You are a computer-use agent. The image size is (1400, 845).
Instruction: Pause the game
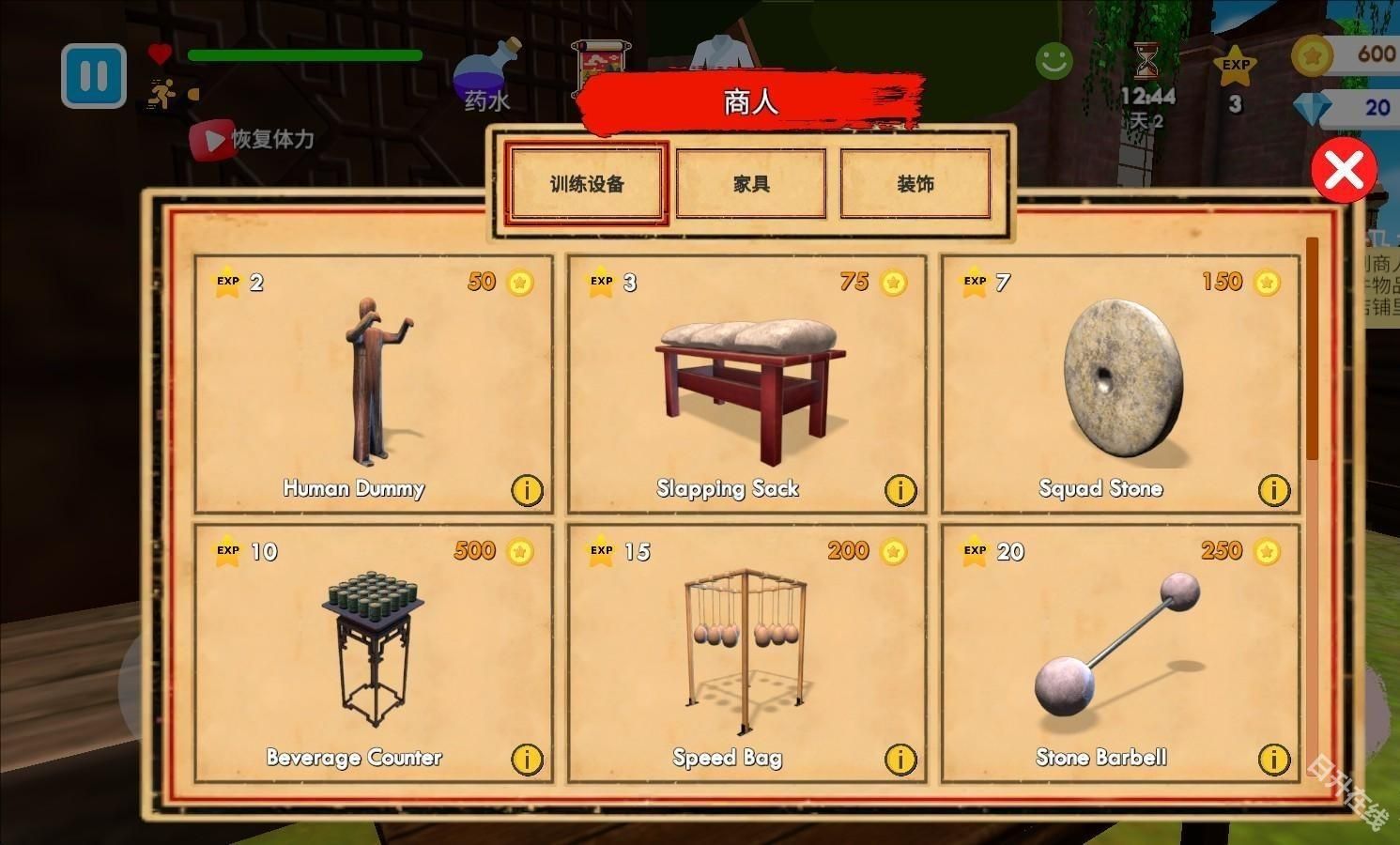[92, 75]
